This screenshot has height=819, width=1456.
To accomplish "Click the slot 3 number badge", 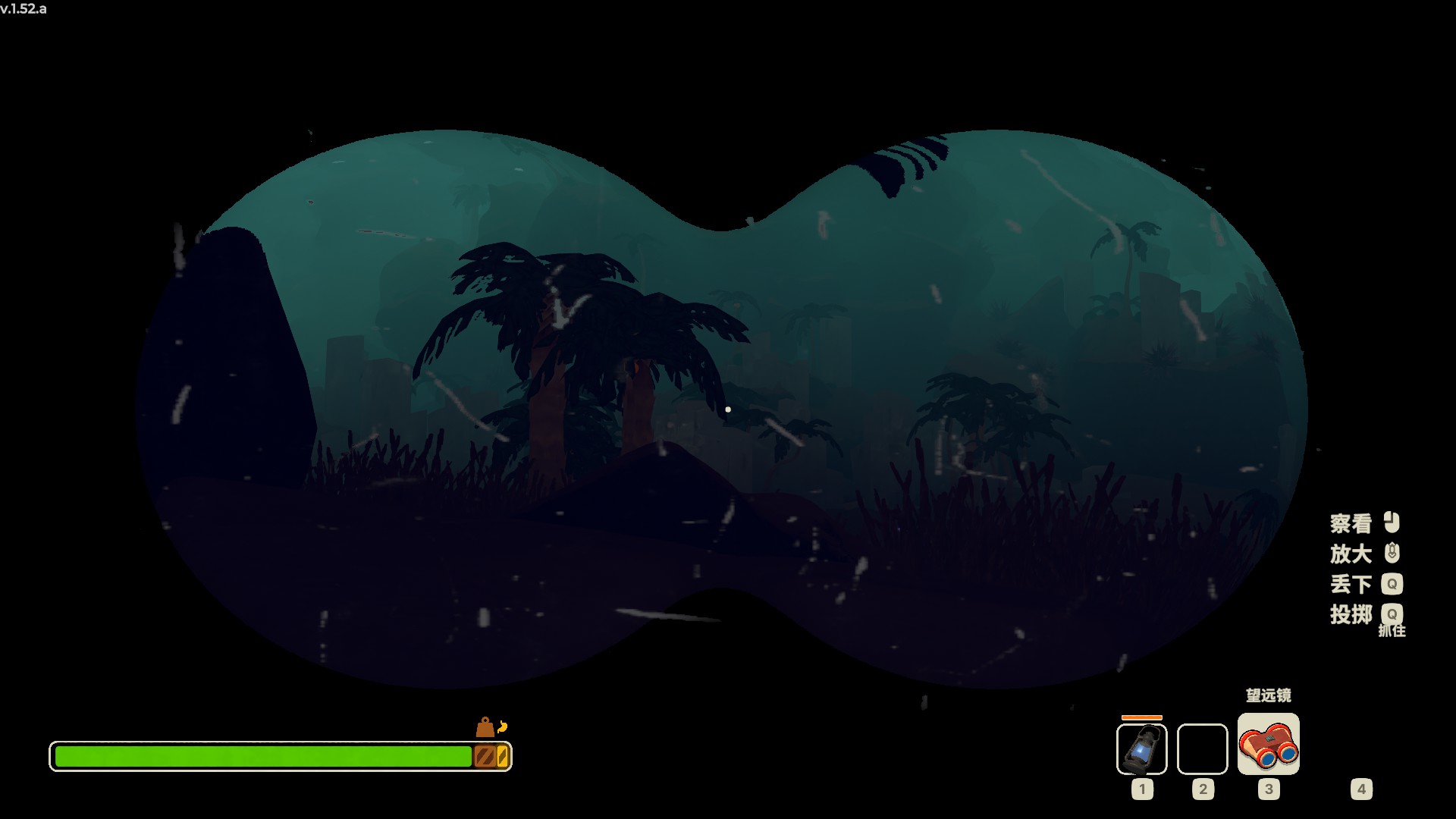I will click(x=1268, y=789).
